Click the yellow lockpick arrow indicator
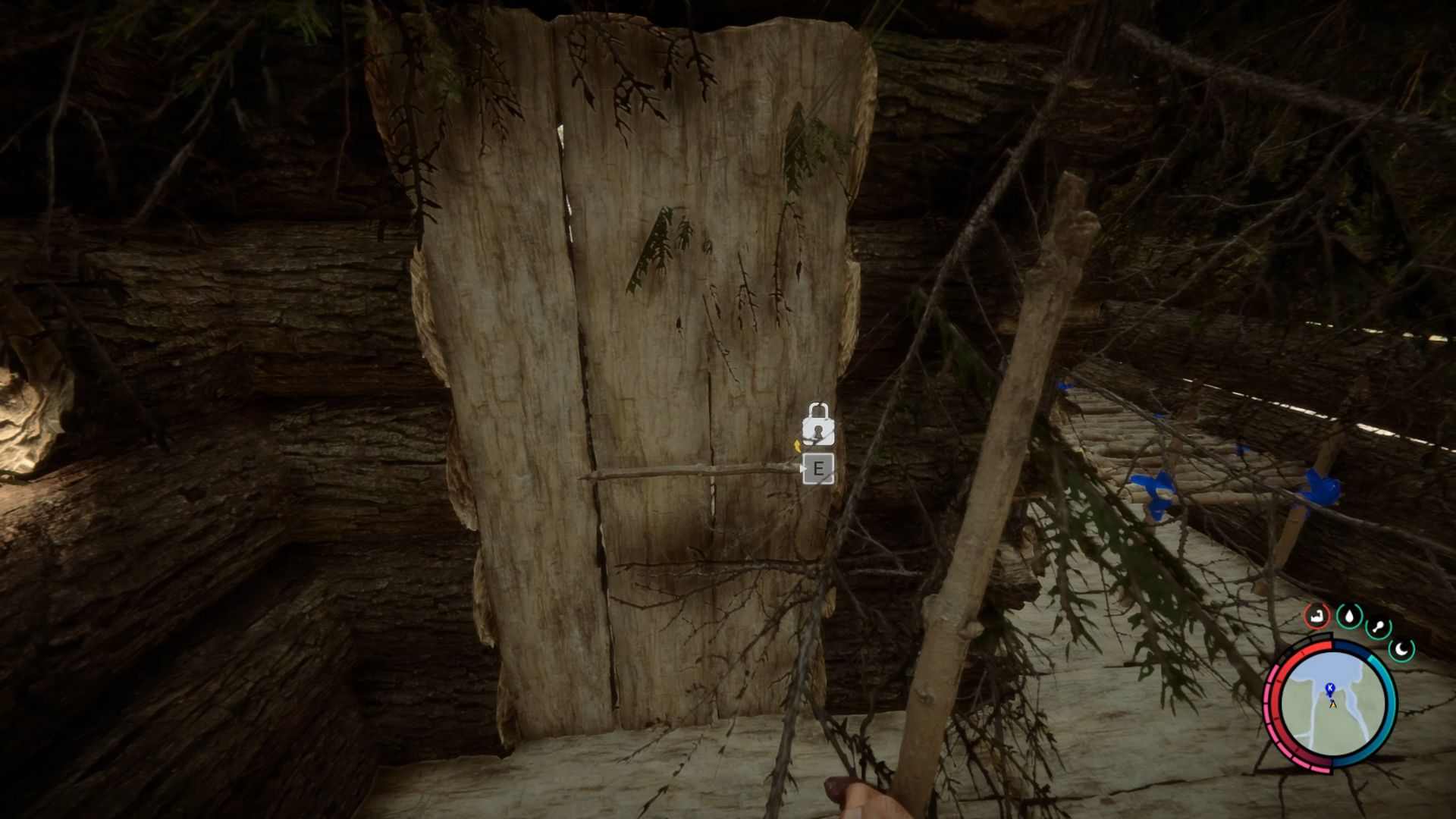This screenshot has width=1456, height=819. tap(797, 445)
